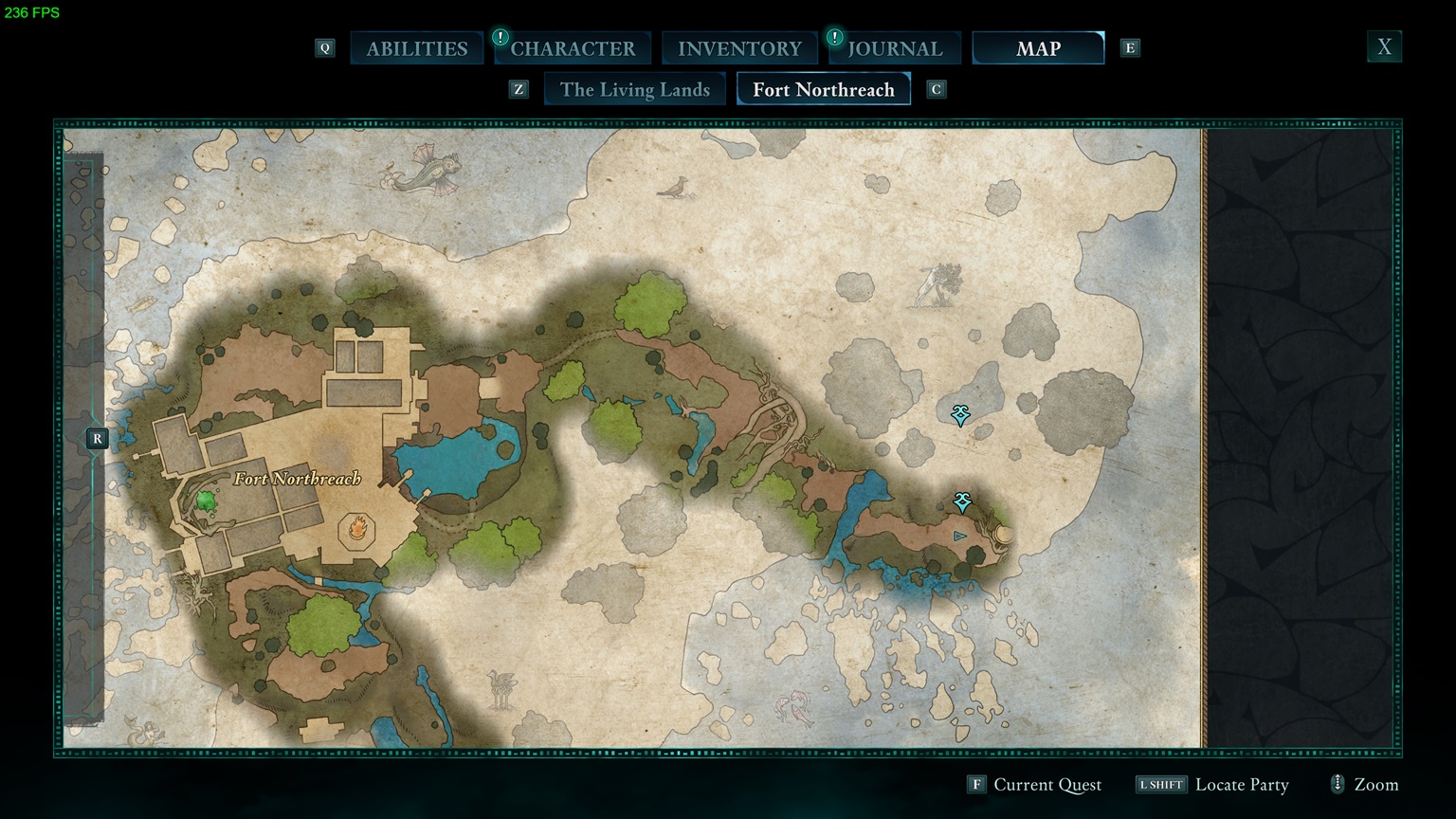
Task: Close the menu with the X button
Action: pos(1384,46)
